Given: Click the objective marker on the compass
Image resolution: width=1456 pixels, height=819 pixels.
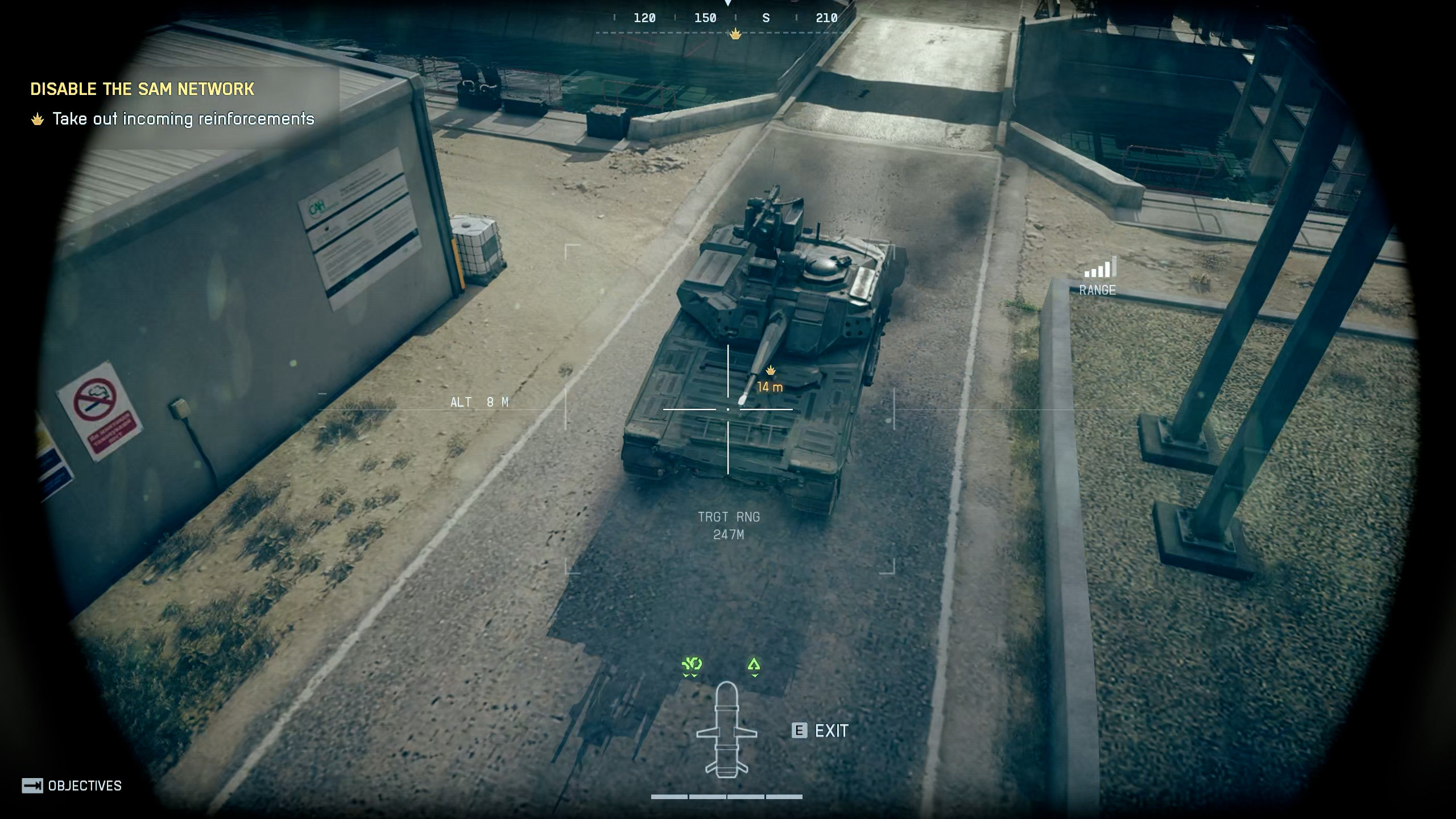Looking at the screenshot, I should pos(735,34).
